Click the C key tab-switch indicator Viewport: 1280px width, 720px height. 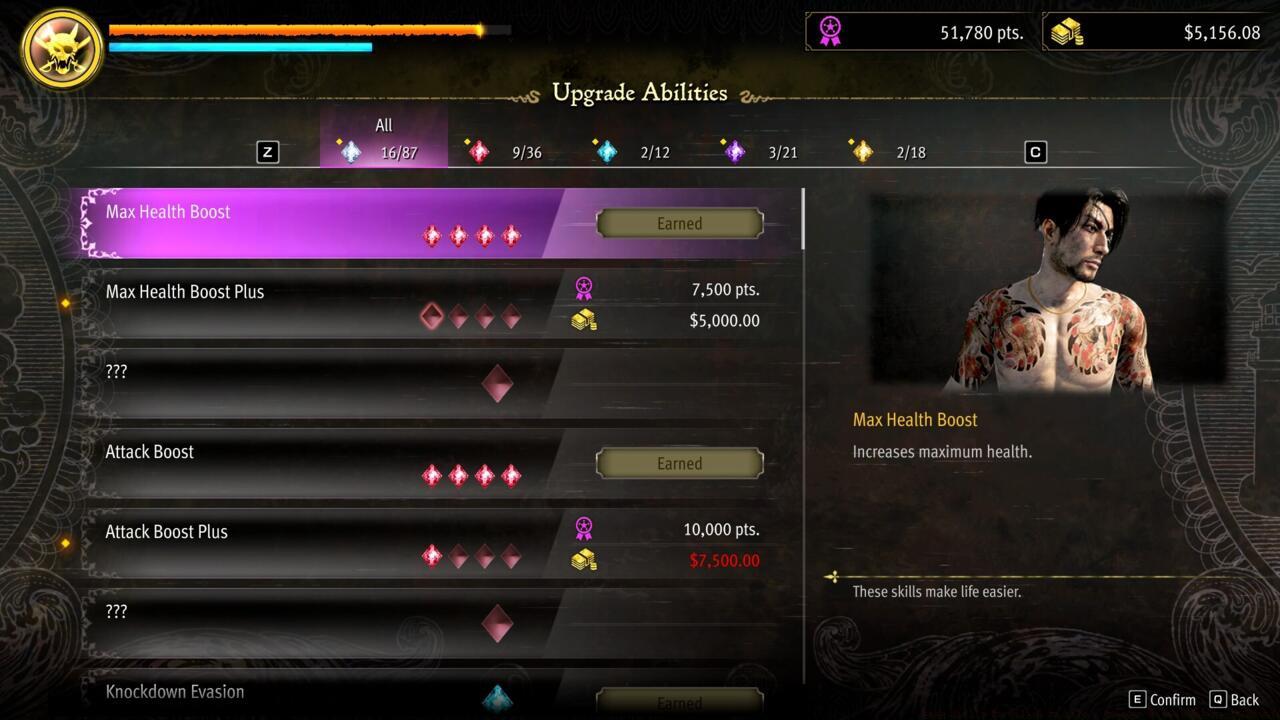1035,152
